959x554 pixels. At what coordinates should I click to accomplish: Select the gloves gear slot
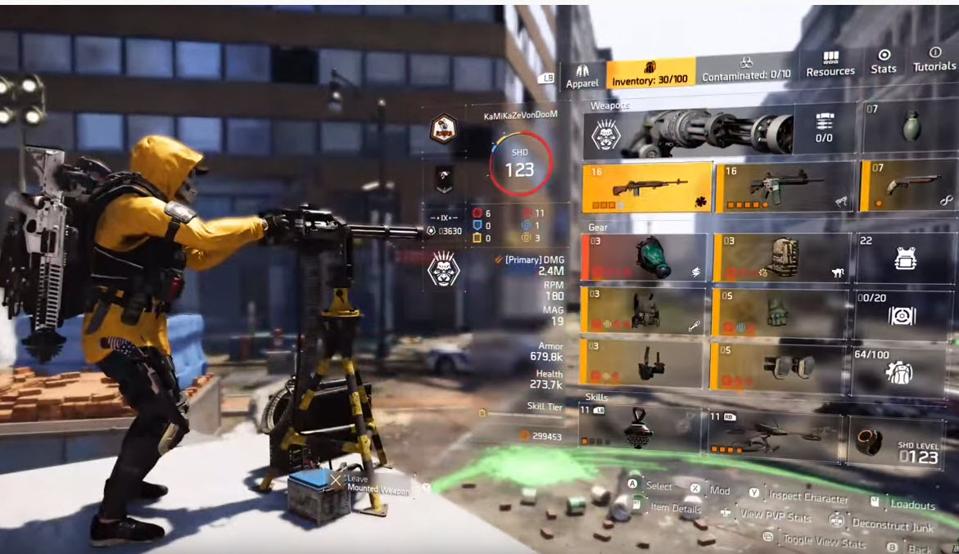[780, 314]
